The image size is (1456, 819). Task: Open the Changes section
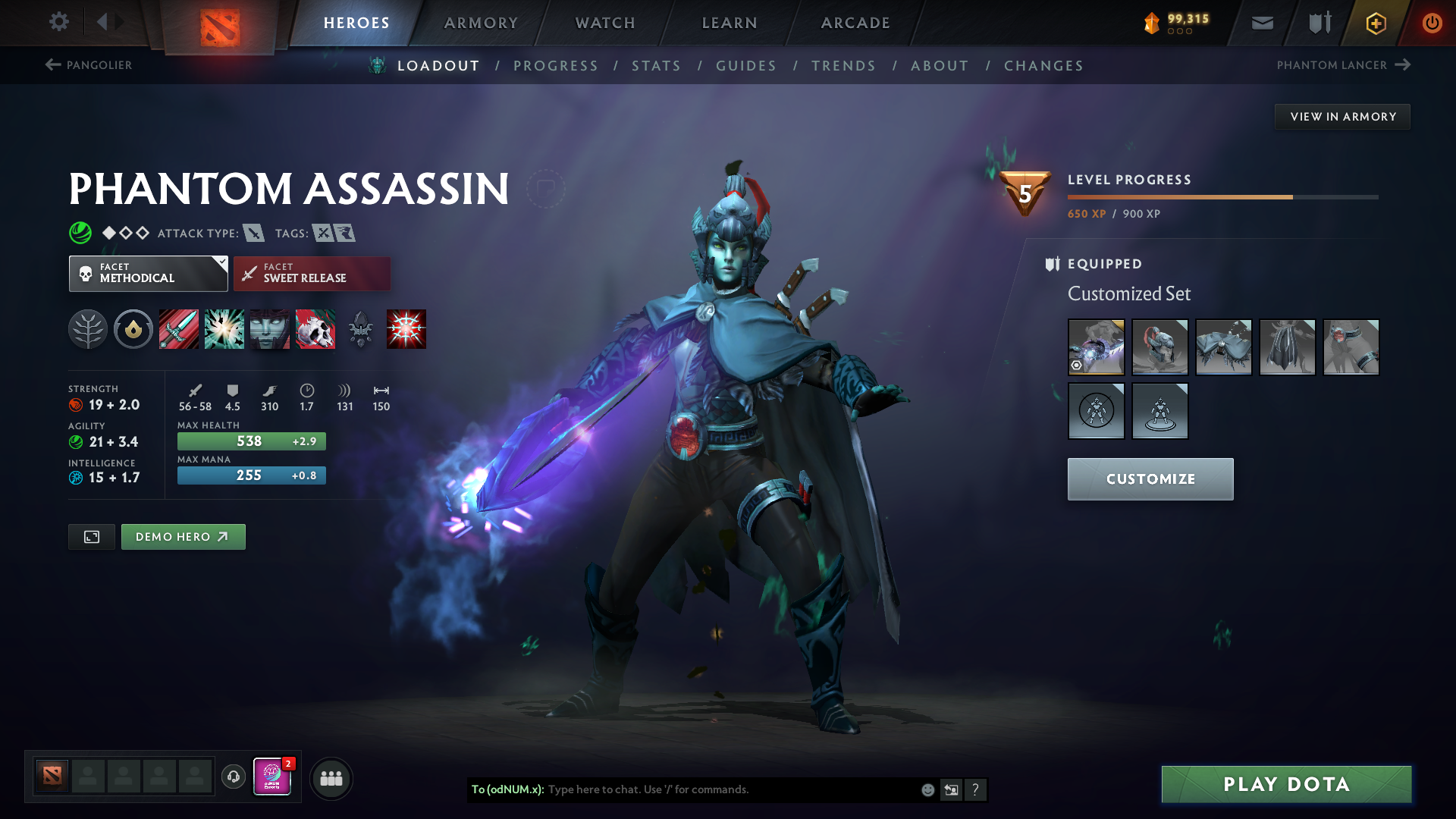pyautogui.click(x=1043, y=66)
